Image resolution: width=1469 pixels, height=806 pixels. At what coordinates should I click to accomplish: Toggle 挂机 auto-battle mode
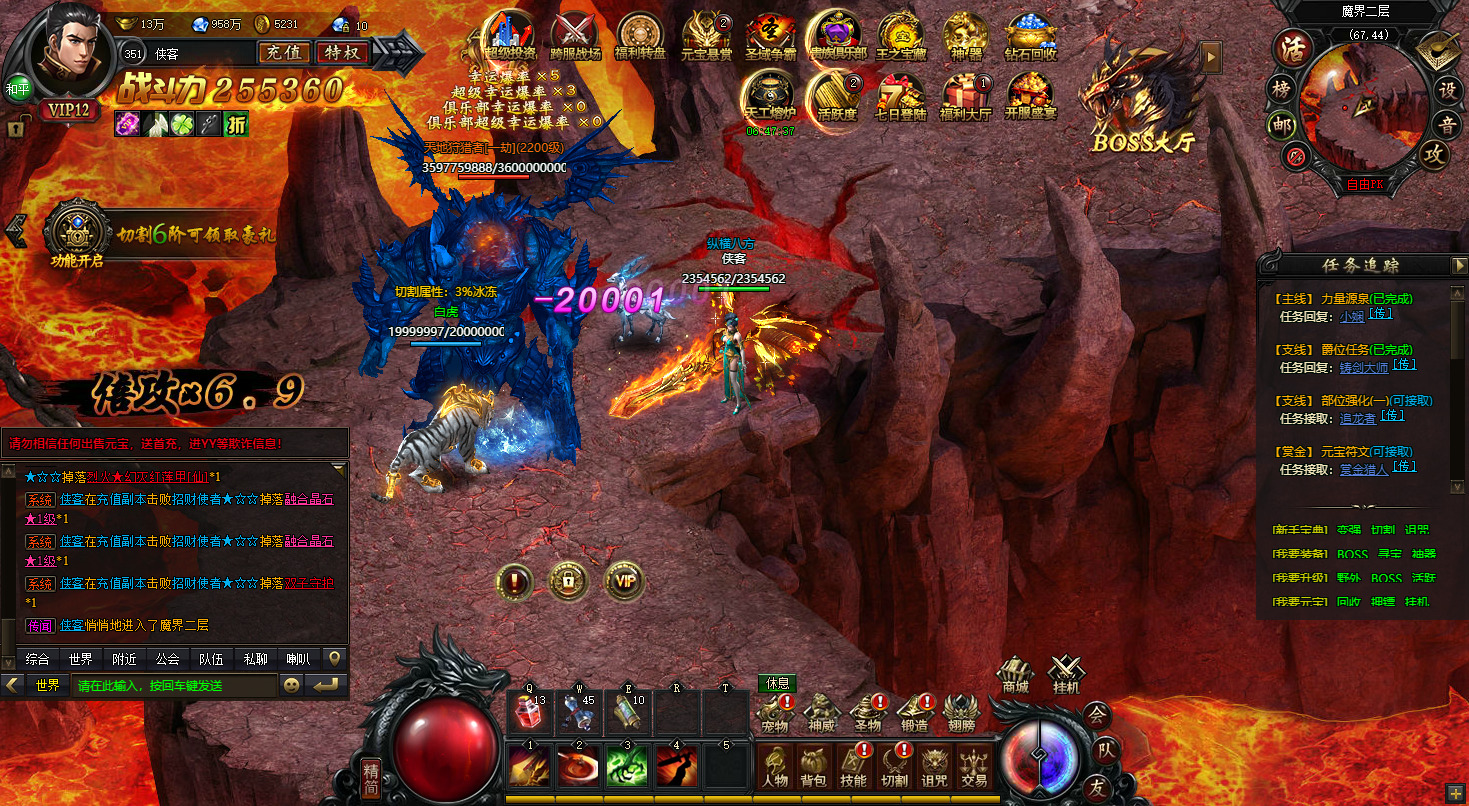point(1066,675)
